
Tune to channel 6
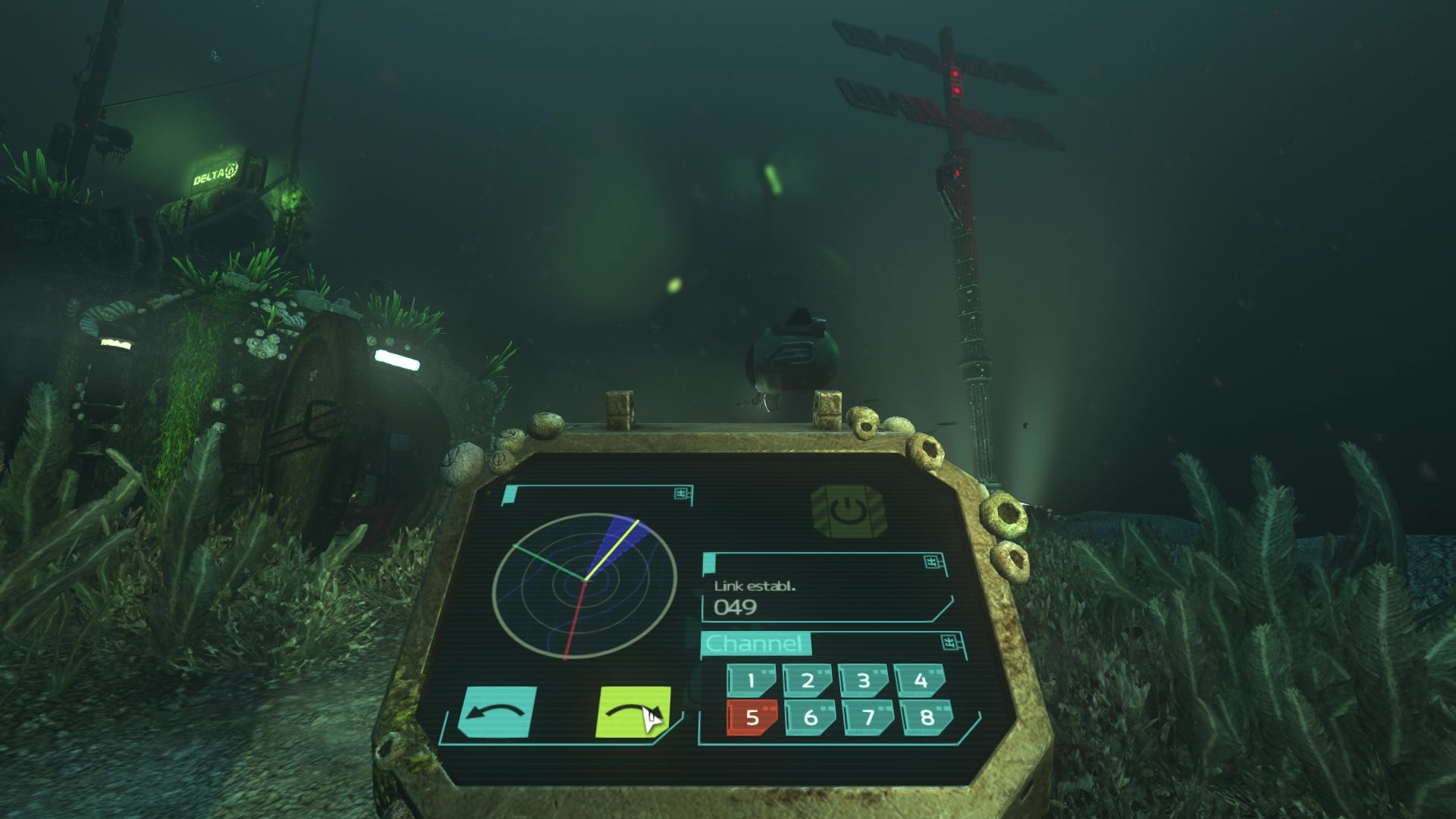(810, 717)
